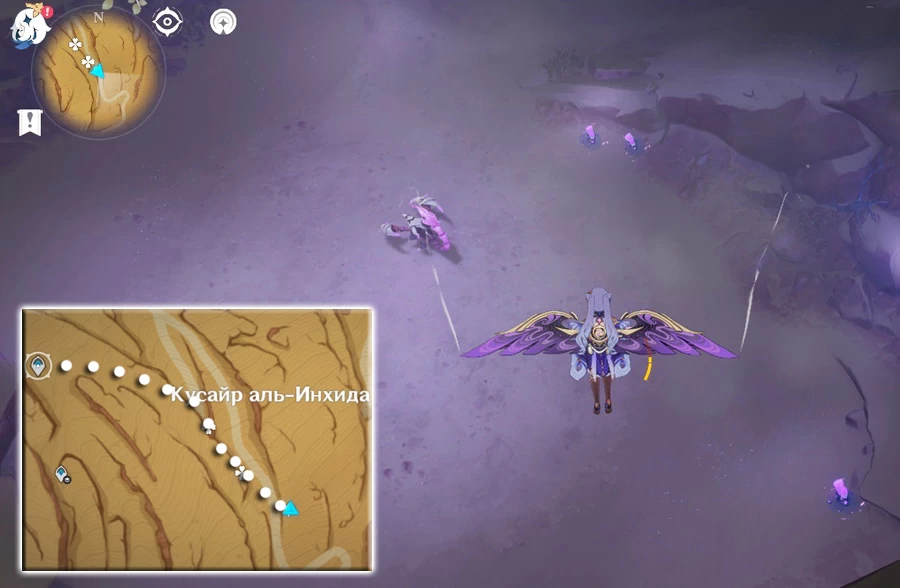Select the circled teleport waypoint on inset map
900x588 pixels.
(x=38, y=365)
